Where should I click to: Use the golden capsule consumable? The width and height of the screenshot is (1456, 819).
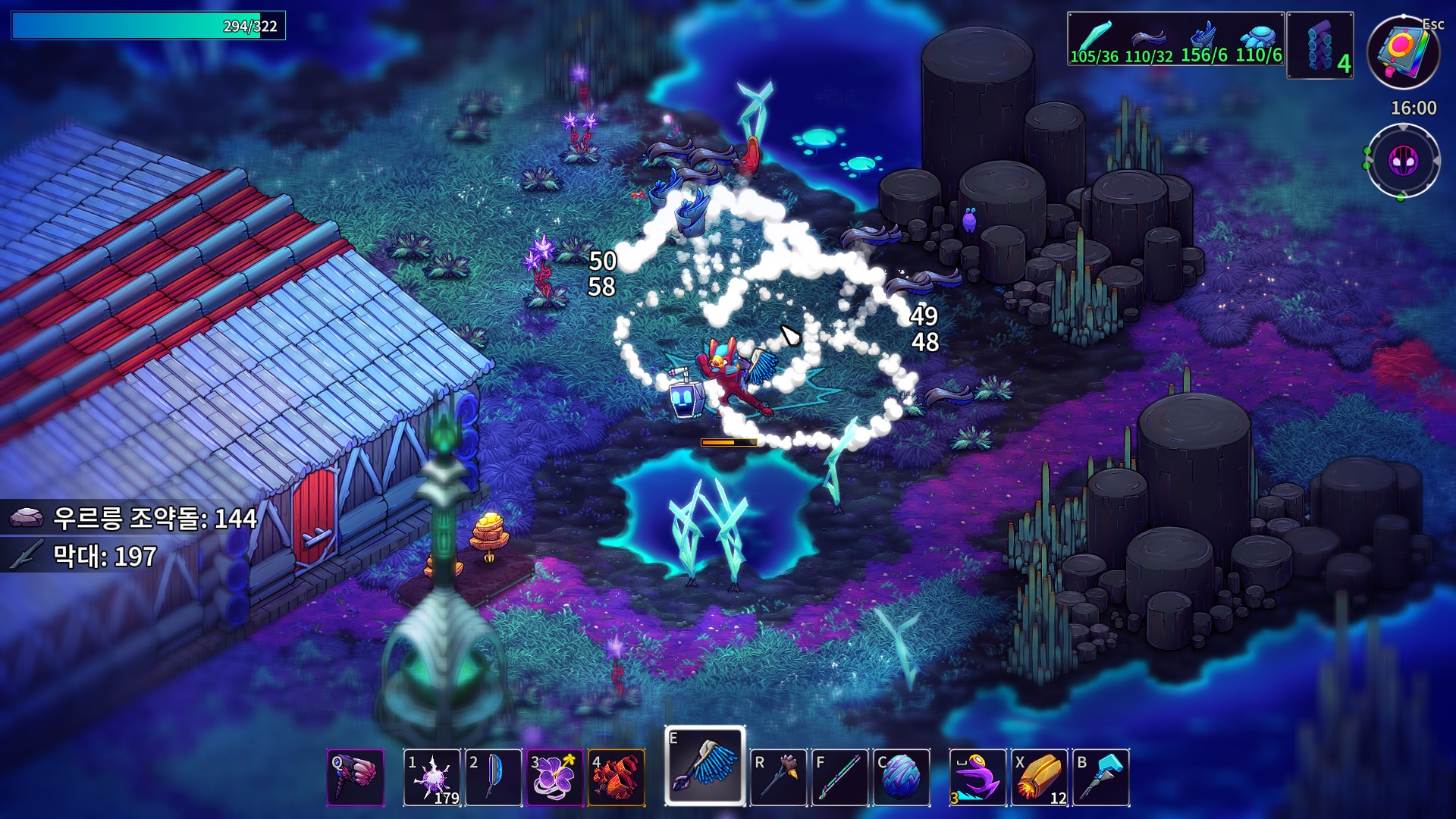tap(1039, 777)
